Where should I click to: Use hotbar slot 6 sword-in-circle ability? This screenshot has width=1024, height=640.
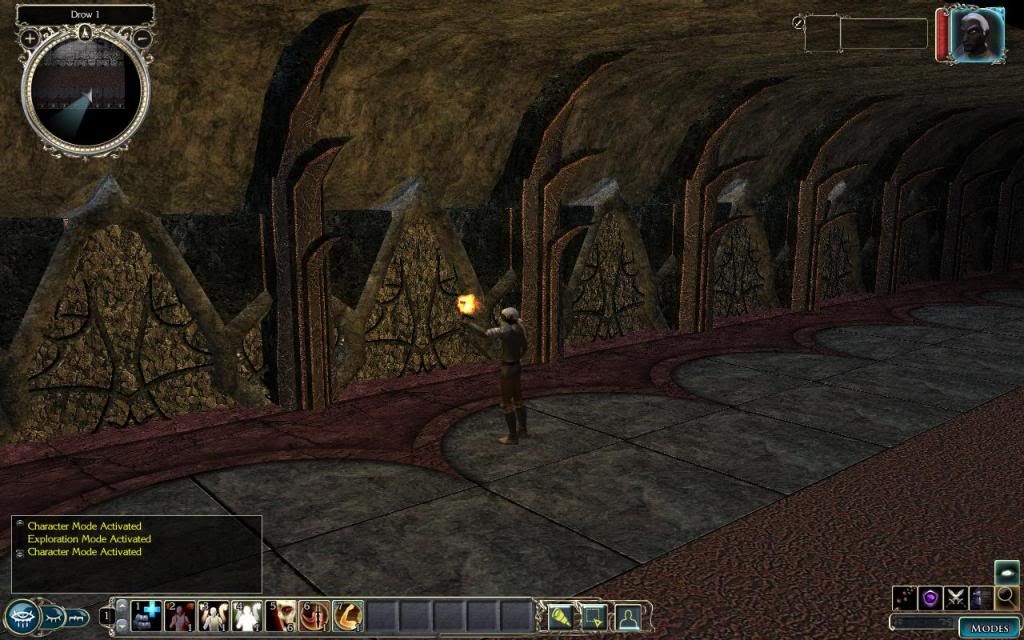(315, 615)
